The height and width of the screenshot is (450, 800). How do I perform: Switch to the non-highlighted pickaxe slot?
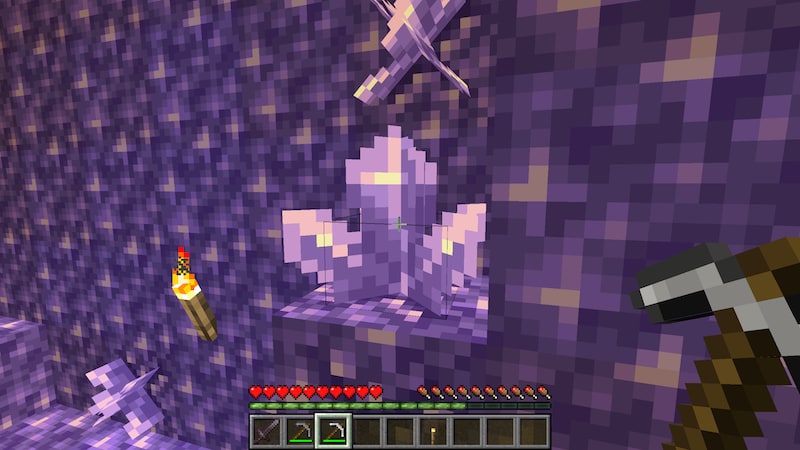(299, 431)
